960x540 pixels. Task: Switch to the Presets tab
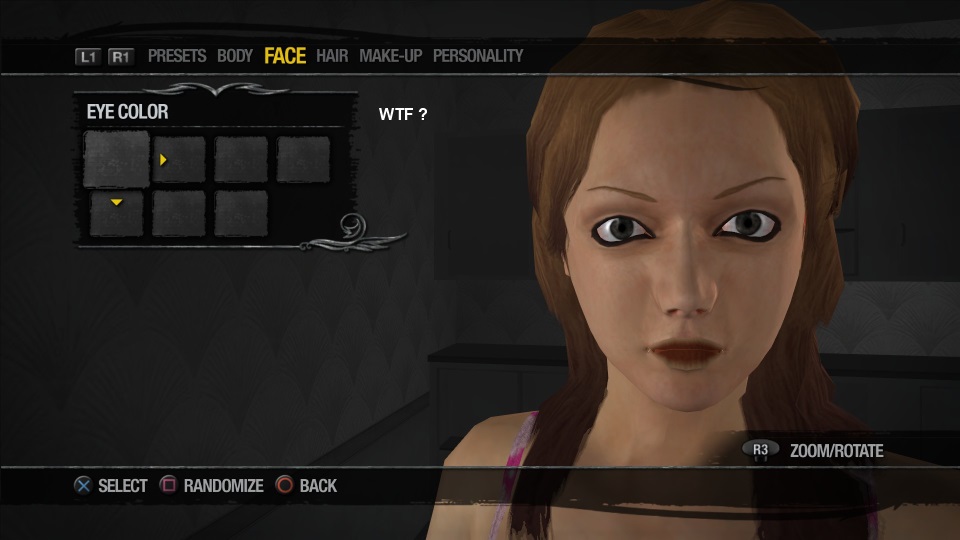point(177,56)
